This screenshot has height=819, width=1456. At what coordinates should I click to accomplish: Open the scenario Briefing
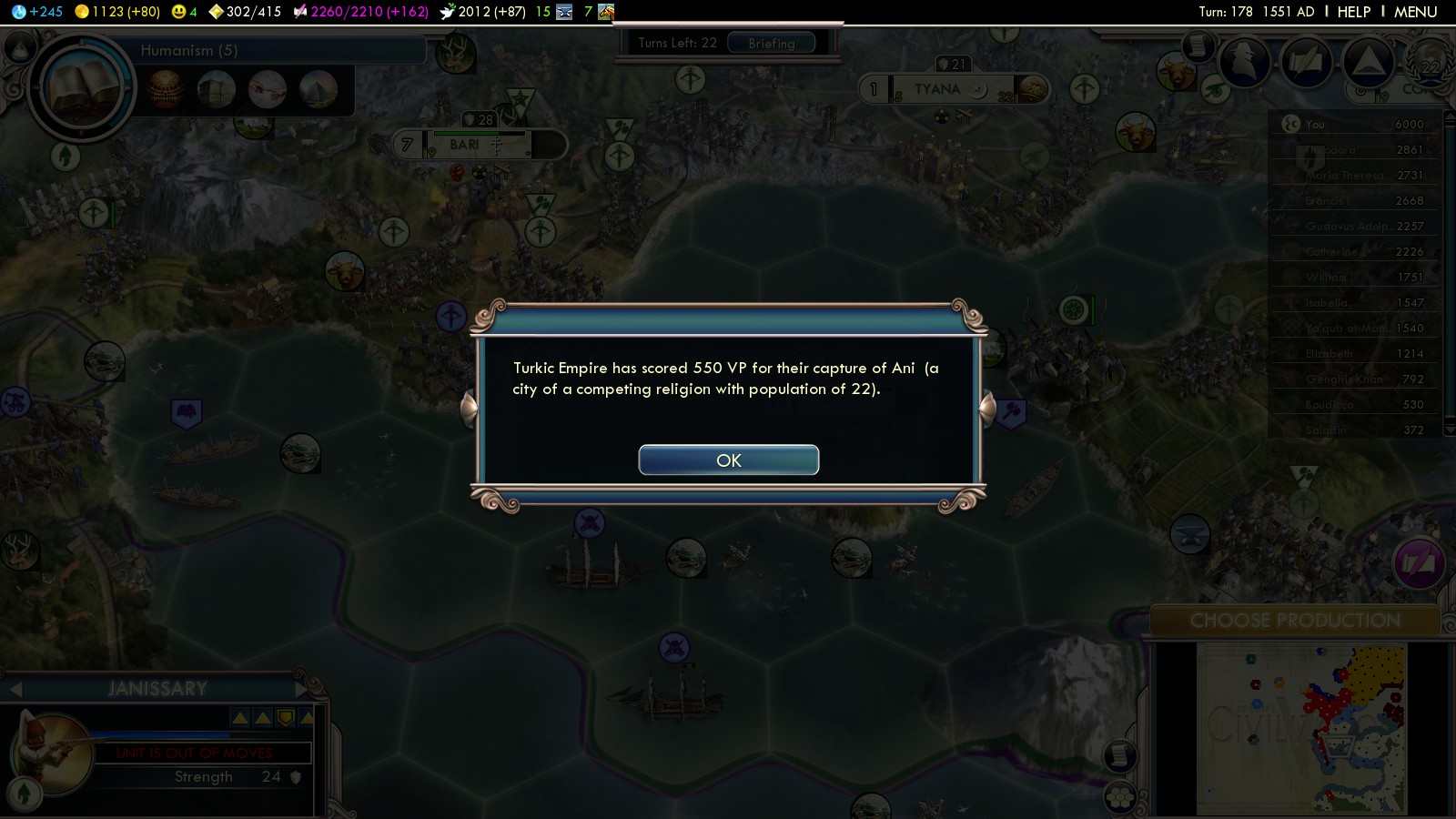coord(771,43)
